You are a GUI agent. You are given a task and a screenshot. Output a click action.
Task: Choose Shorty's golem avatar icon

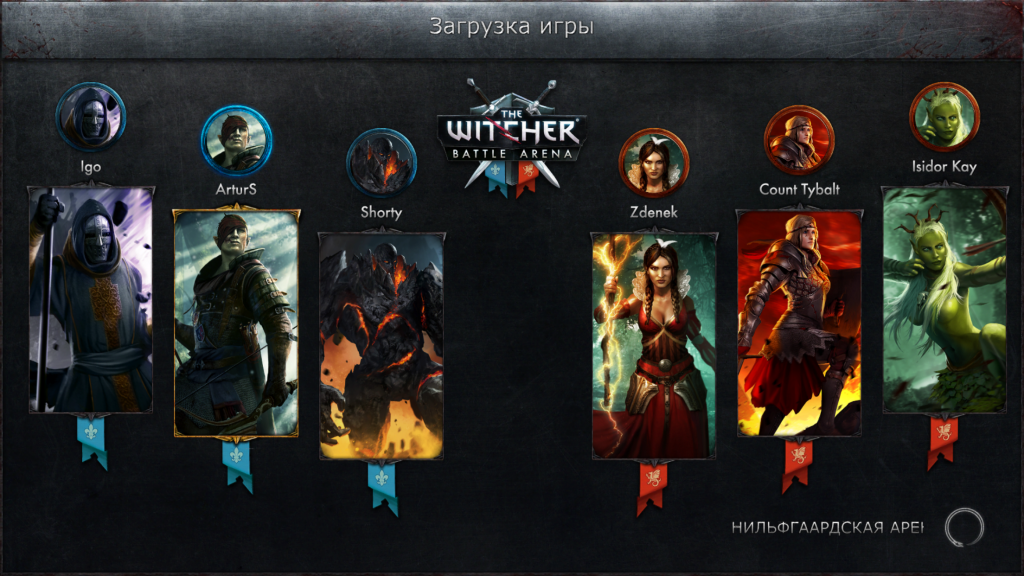click(381, 163)
